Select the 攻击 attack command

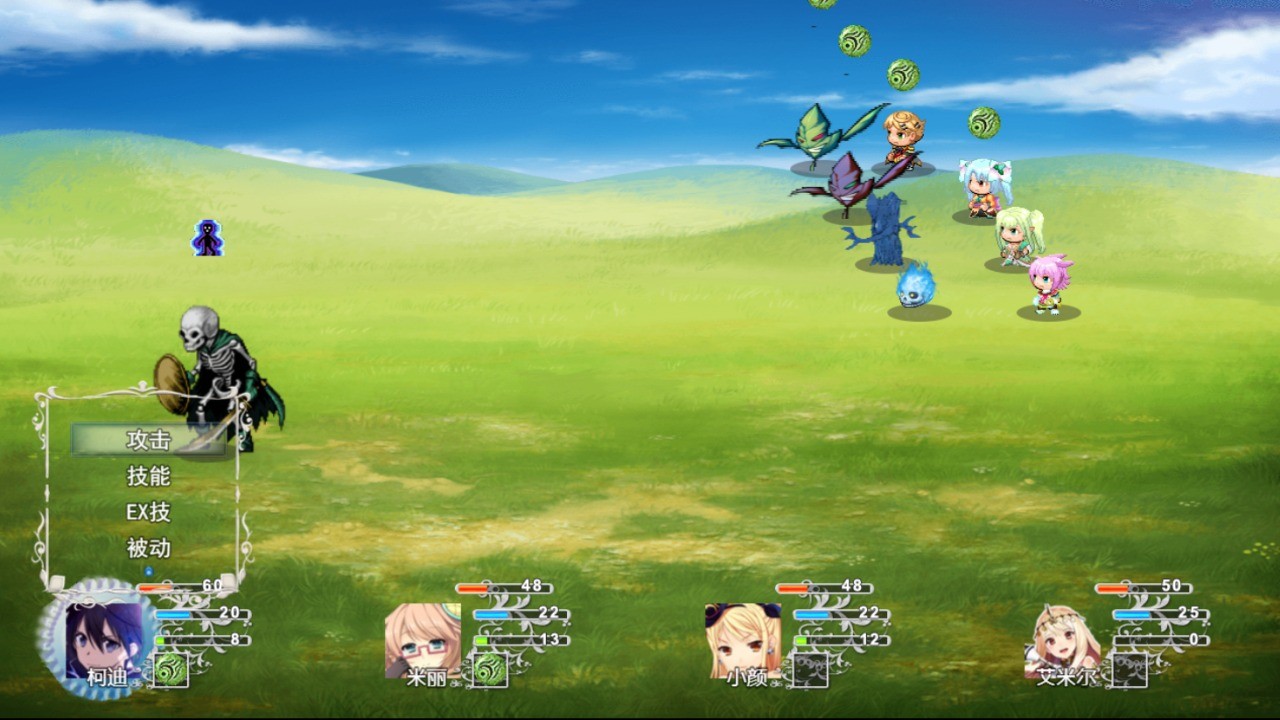(148, 440)
